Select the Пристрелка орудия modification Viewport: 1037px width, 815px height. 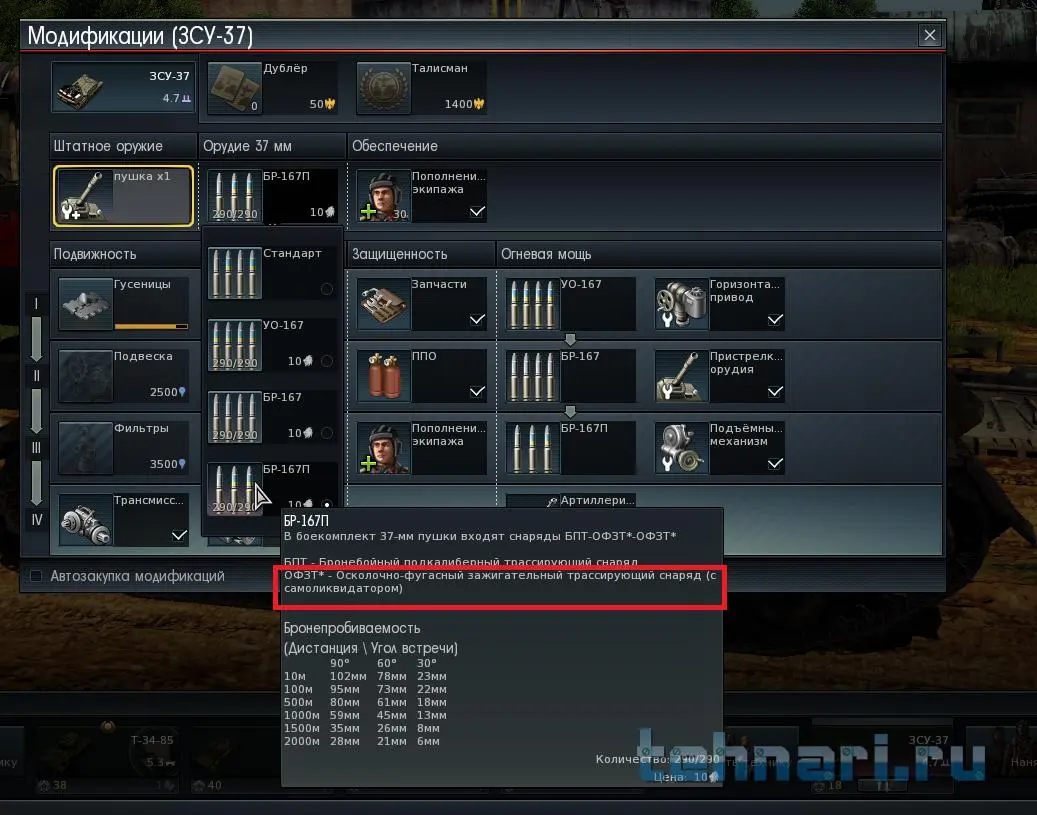[720, 376]
